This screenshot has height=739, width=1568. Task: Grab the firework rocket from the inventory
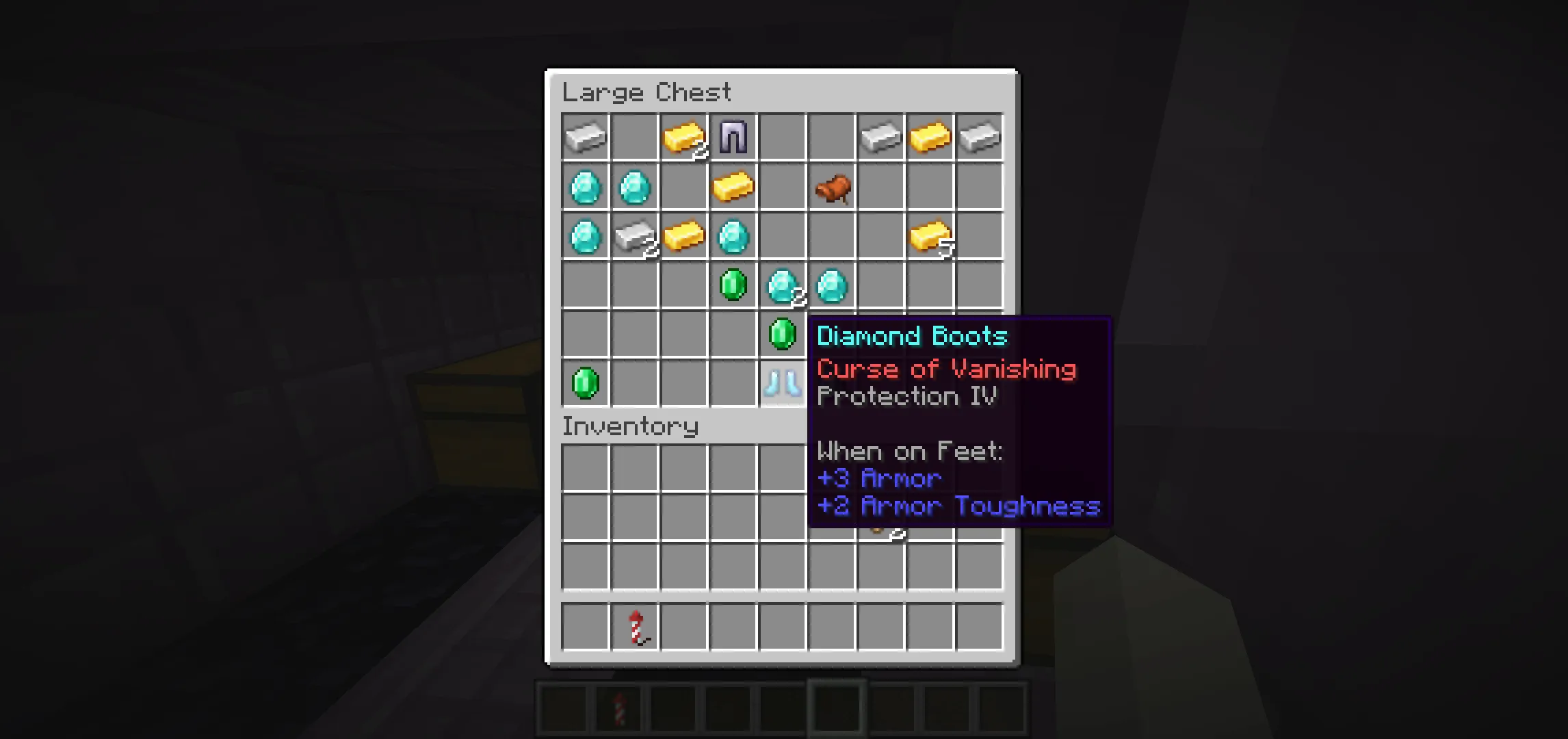pyautogui.click(x=634, y=626)
